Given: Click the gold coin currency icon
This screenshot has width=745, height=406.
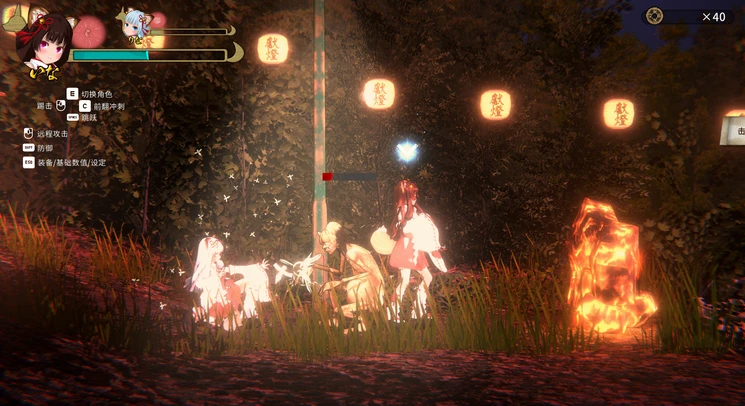Looking at the screenshot, I should pyautogui.click(x=654, y=16).
